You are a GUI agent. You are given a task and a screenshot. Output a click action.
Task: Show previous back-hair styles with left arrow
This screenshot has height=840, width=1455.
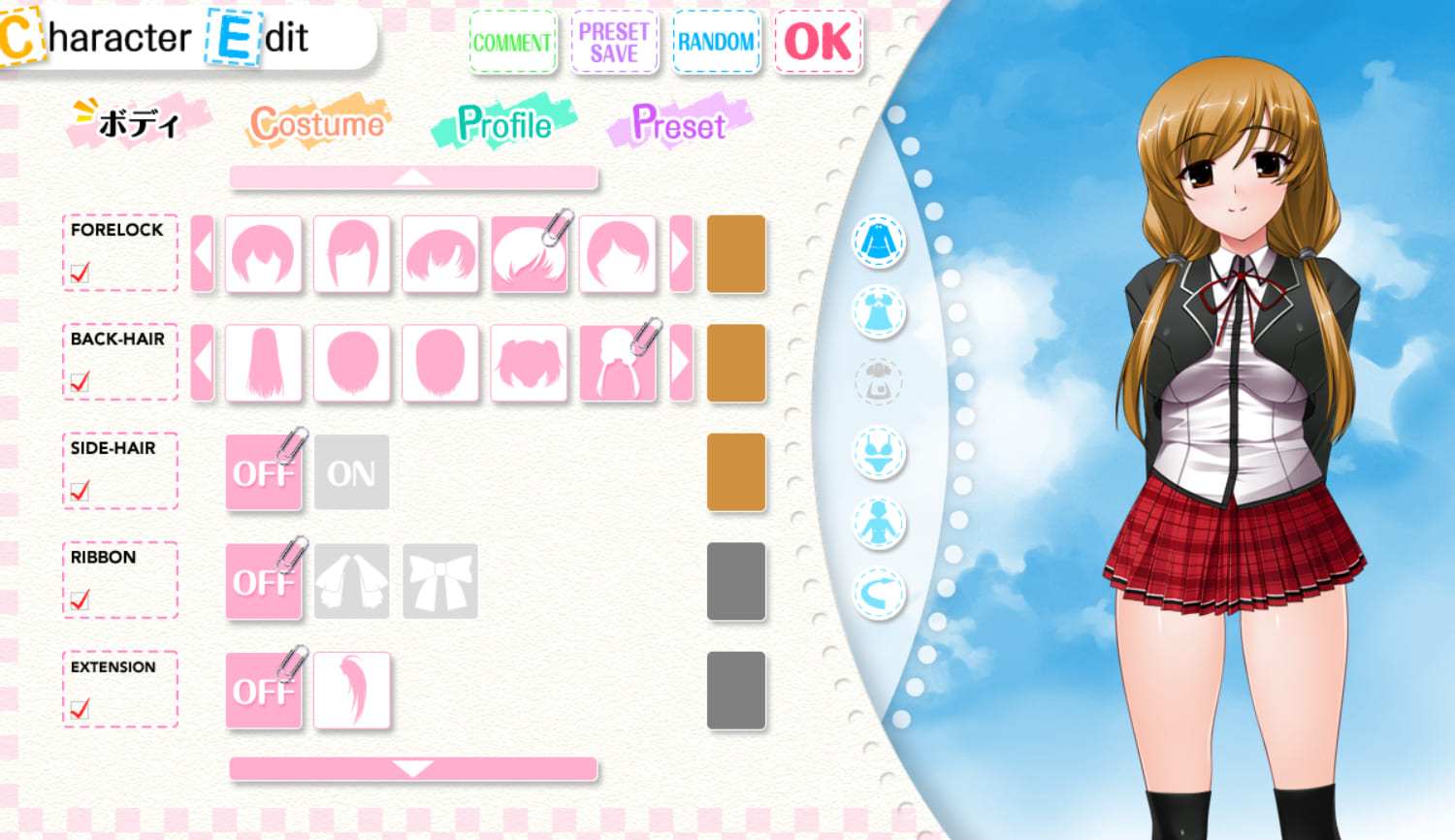pos(202,363)
